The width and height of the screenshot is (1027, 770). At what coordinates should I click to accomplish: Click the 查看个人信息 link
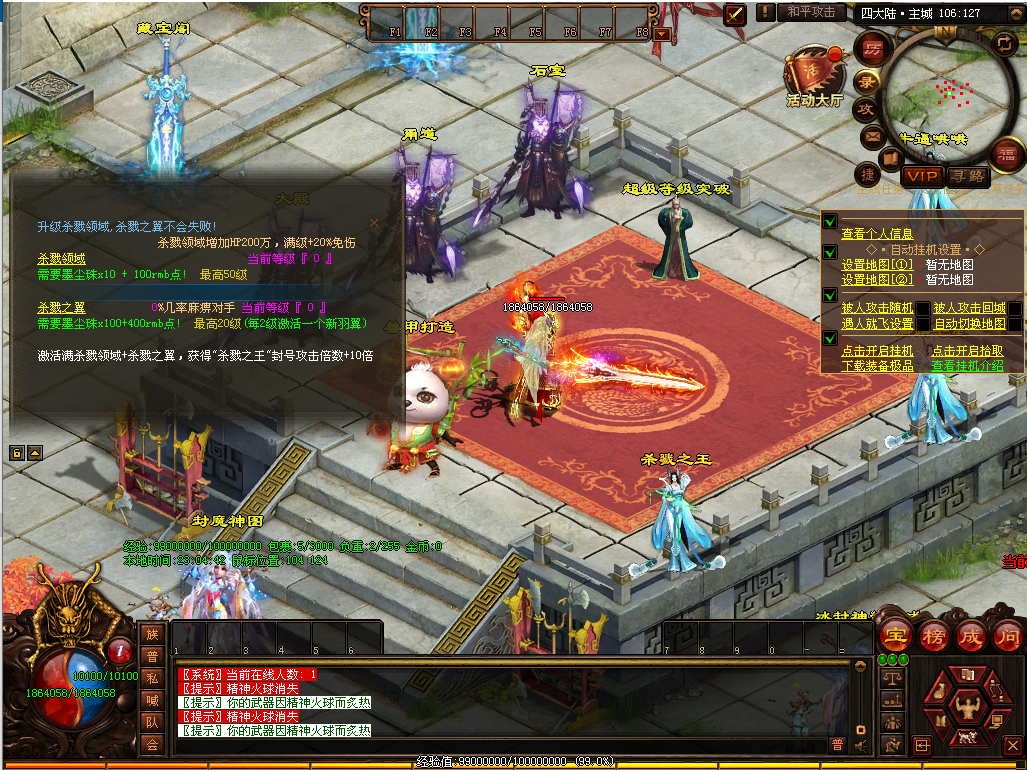[876, 234]
